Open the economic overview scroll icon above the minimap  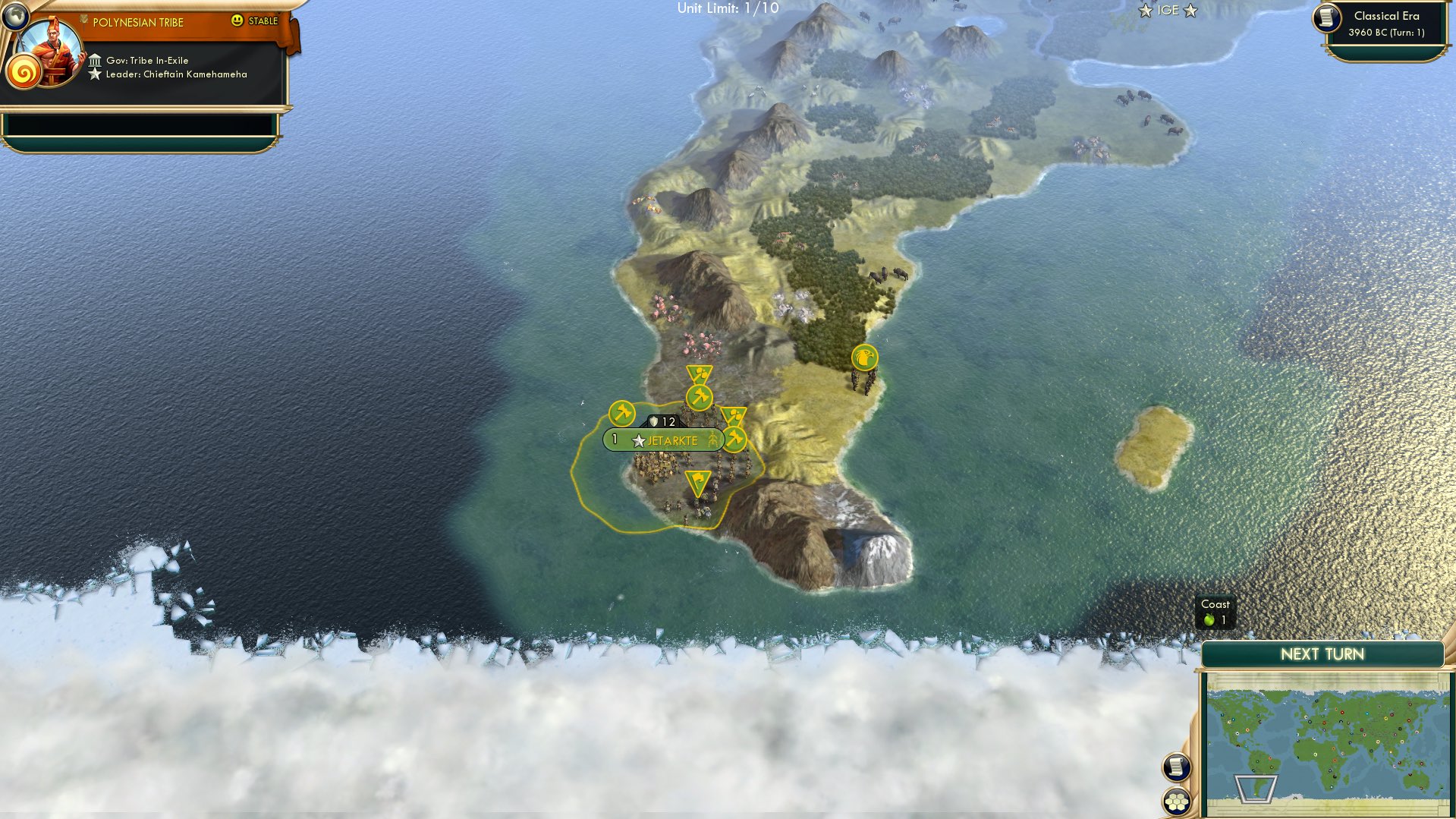(1175, 767)
